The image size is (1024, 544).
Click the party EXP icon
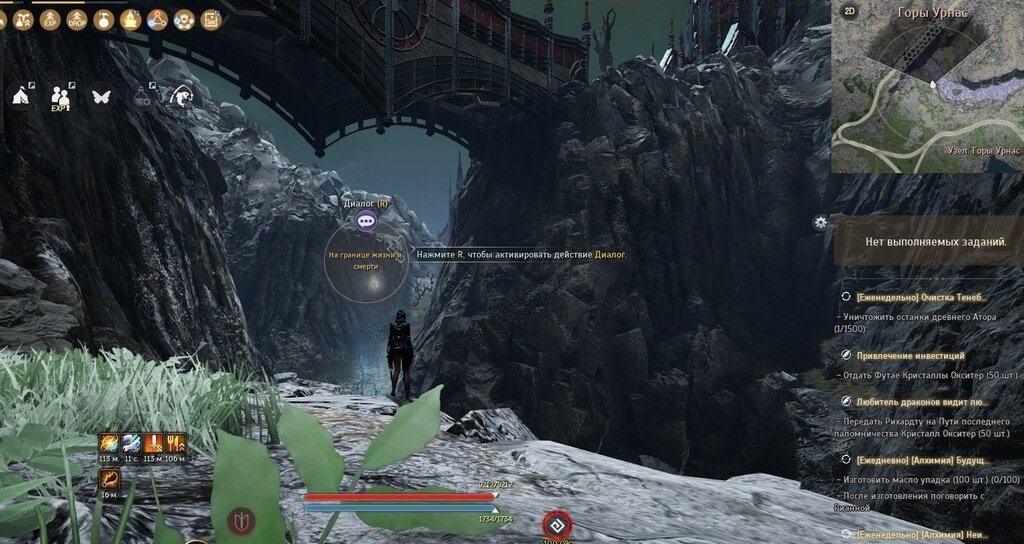(x=61, y=96)
